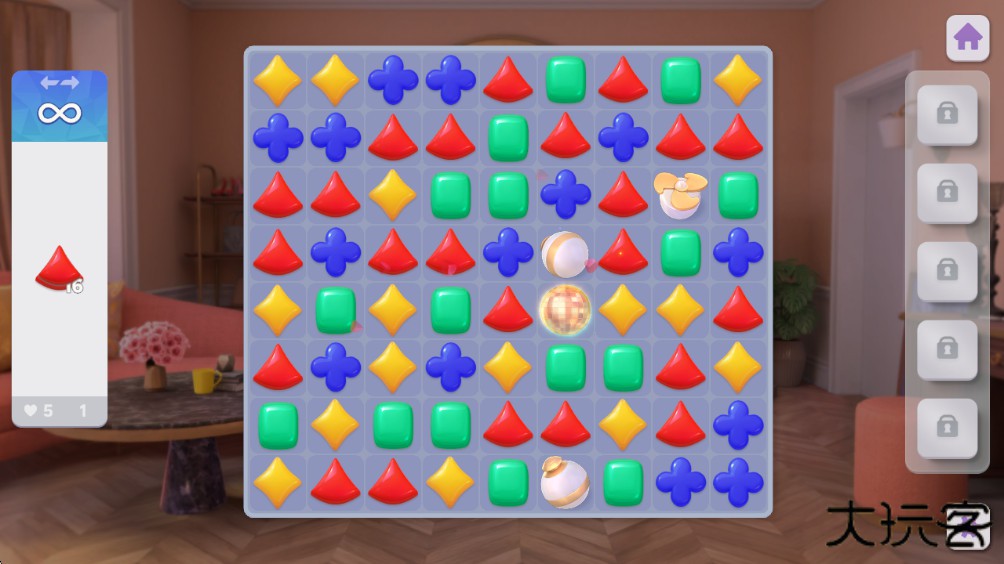
Task: Select the propeller fan booster tile
Action: coord(680,194)
